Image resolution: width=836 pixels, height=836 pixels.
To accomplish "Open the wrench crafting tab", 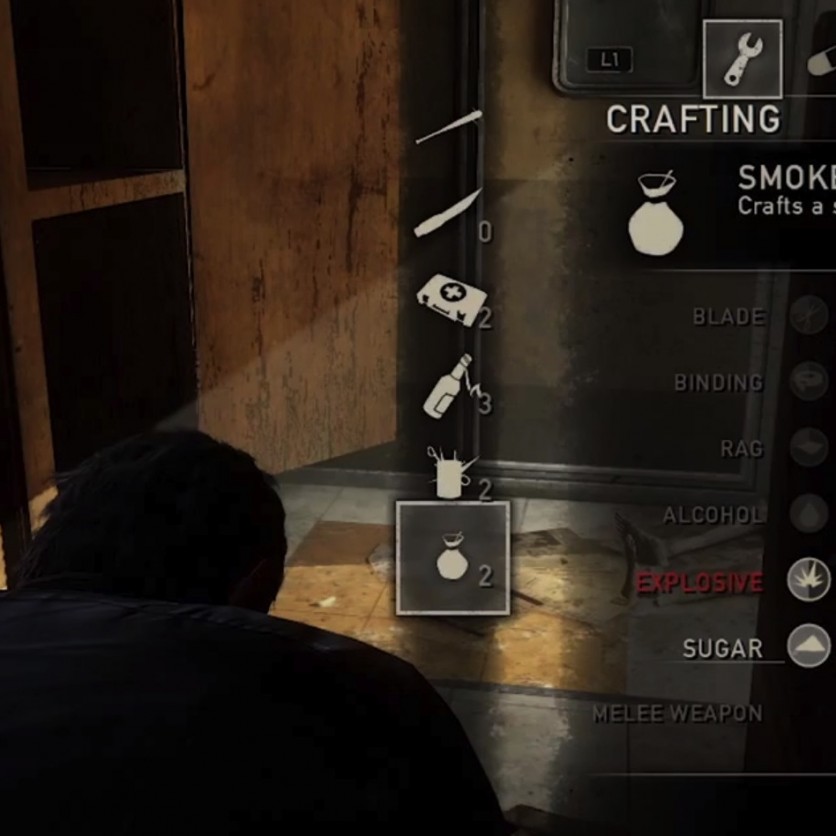I will [x=742, y=59].
